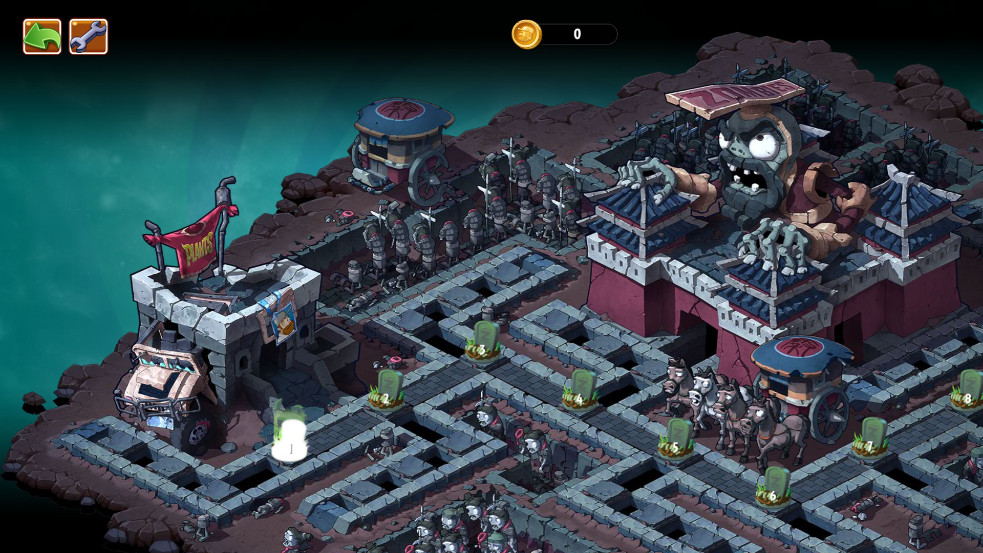Select the level 5 tombstone node
The image size is (983, 553).
pos(677,436)
